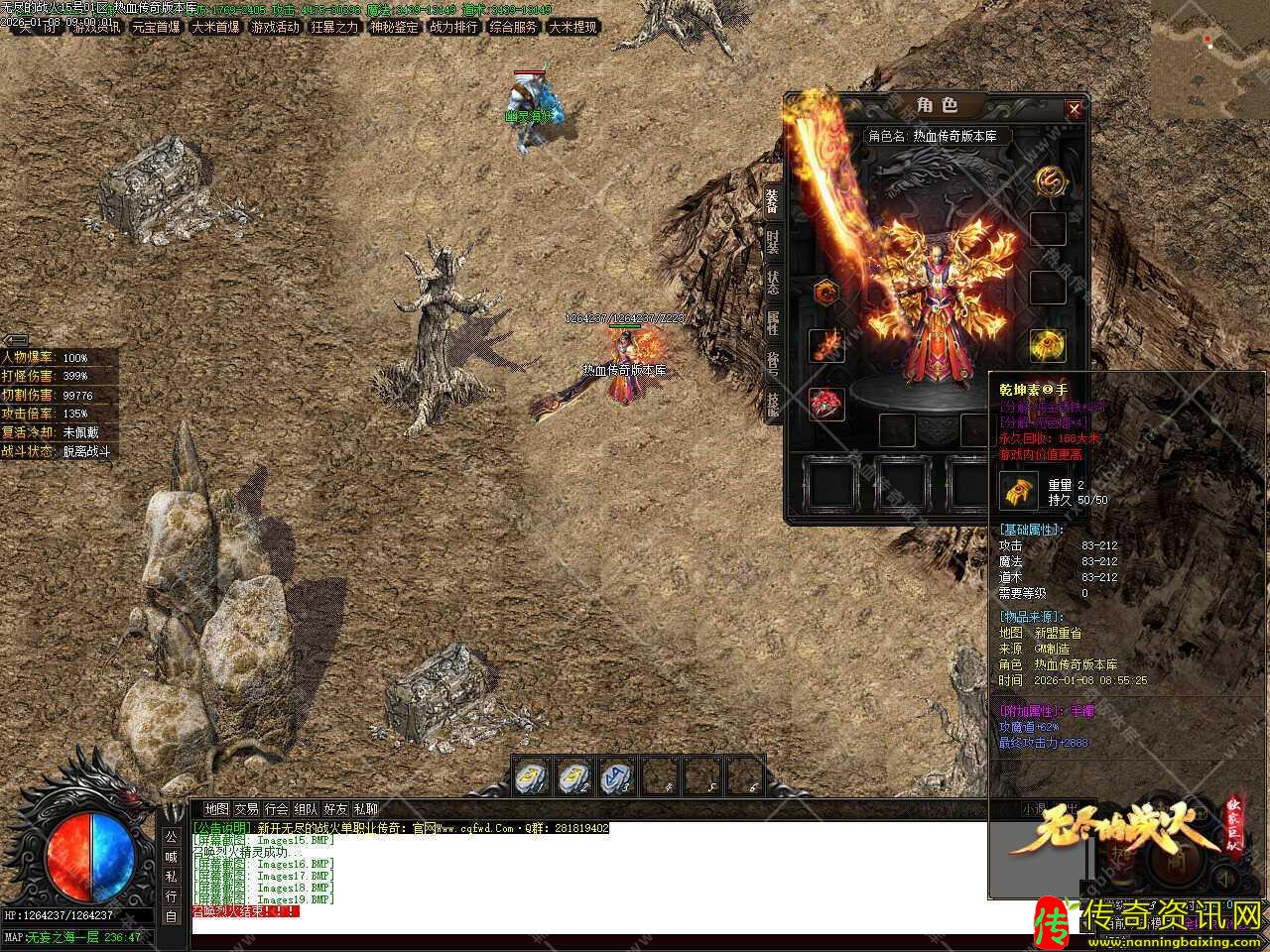This screenshot has height=952, width=1270.
Task: Show the 战力排行 ranking
Action: point(453,27)
